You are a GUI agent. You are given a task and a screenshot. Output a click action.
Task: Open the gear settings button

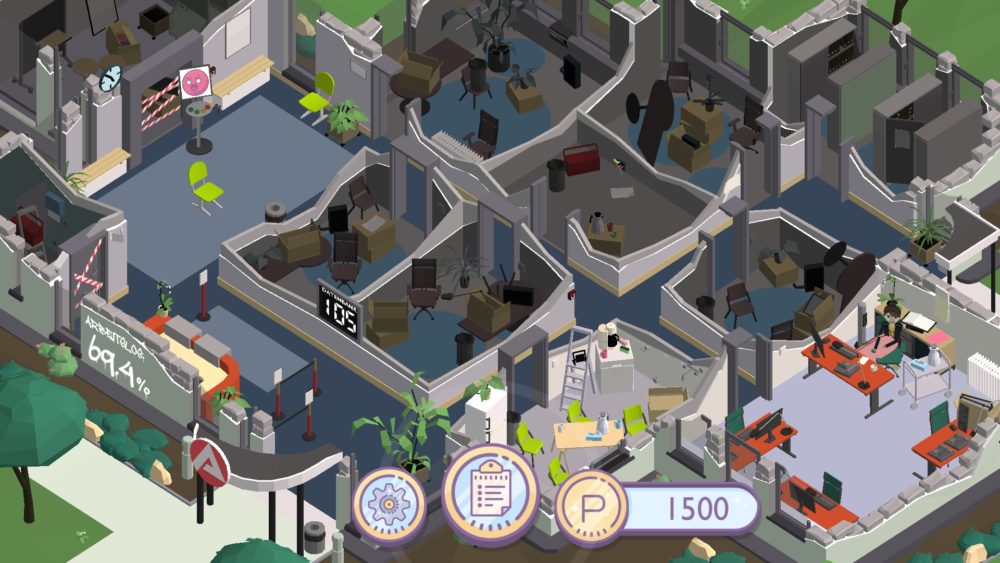[x=388, y=504]
